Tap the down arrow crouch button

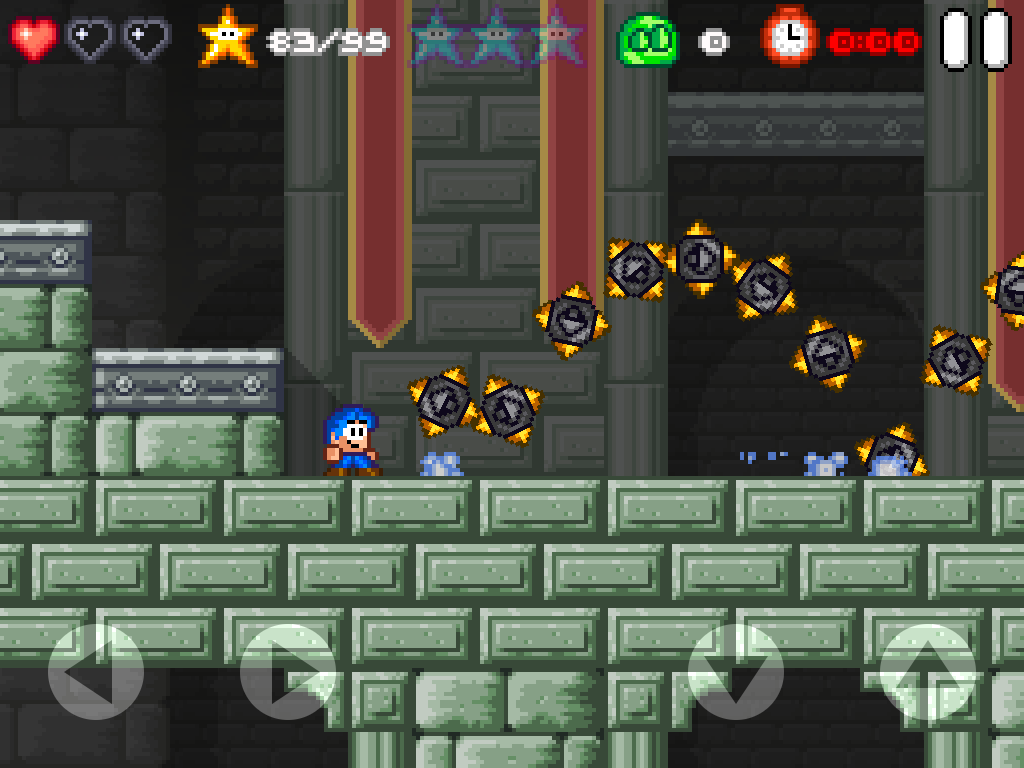tap(736, 672)
